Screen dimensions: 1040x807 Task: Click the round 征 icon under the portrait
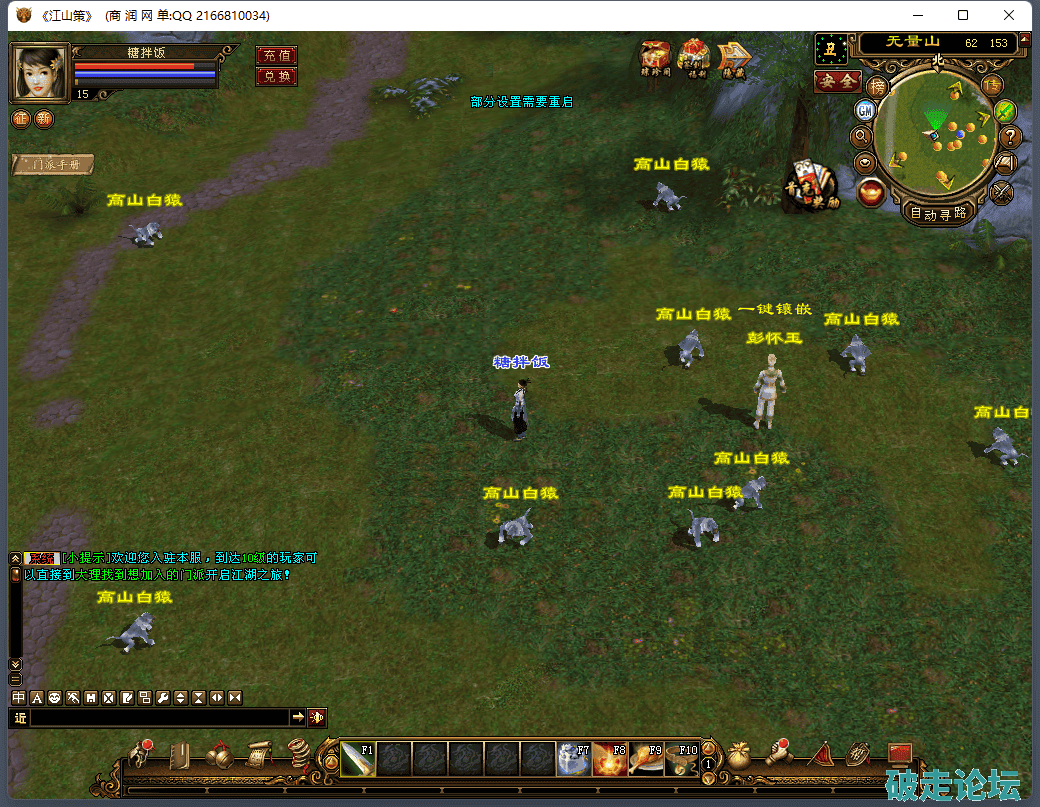(20, 119)
